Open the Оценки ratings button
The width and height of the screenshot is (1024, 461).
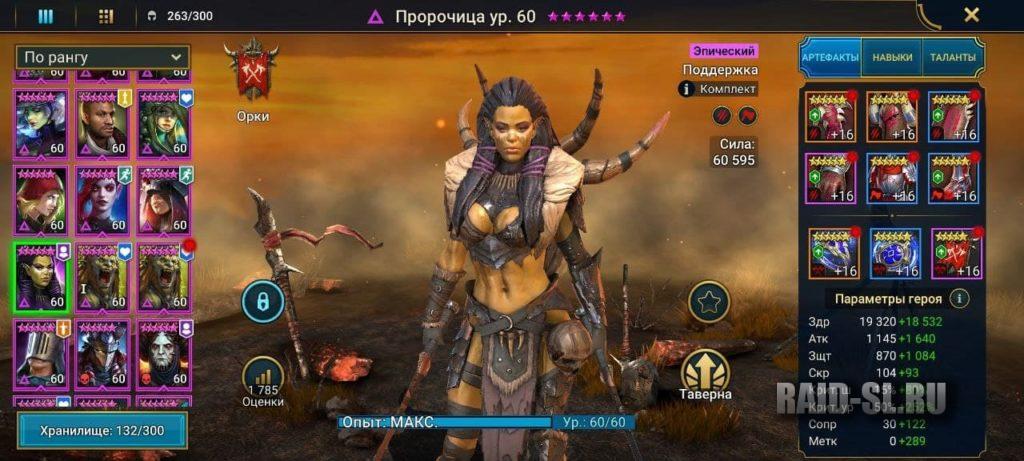click(263, 380)
